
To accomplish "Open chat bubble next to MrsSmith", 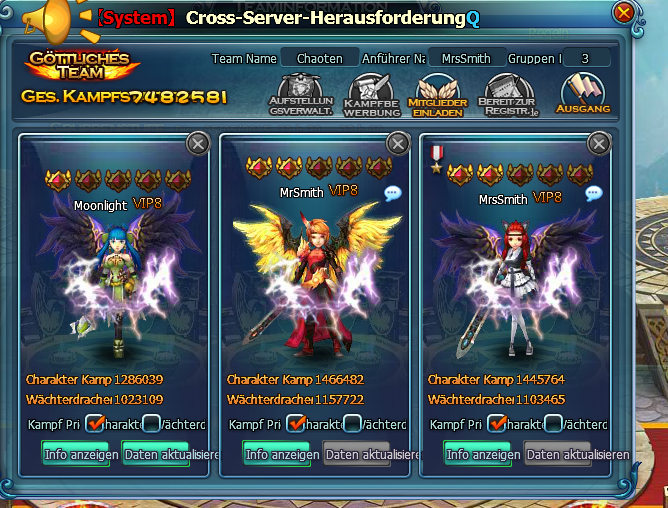I will (594, 193).
